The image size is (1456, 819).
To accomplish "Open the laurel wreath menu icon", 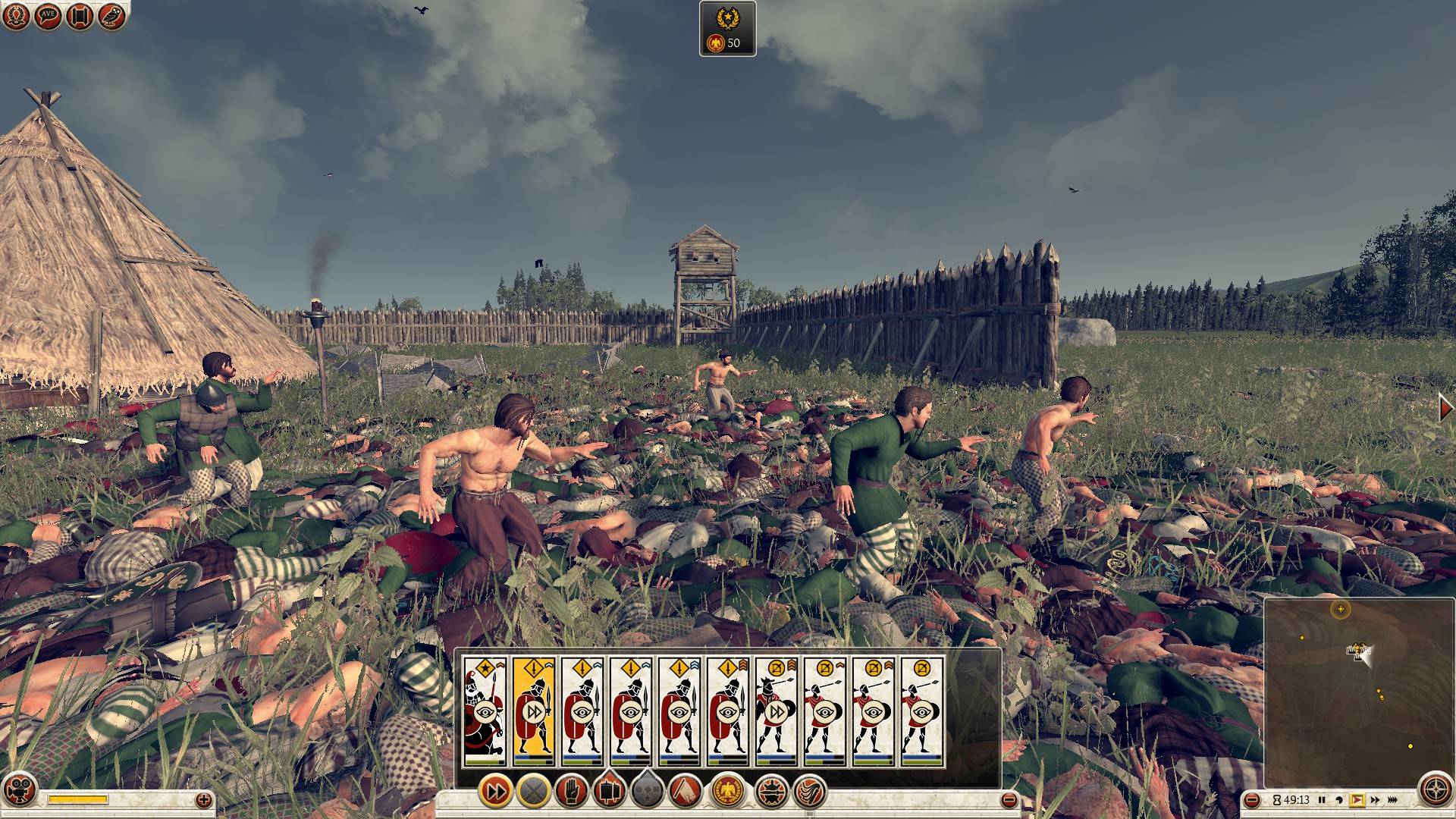I will click(16, 17).
